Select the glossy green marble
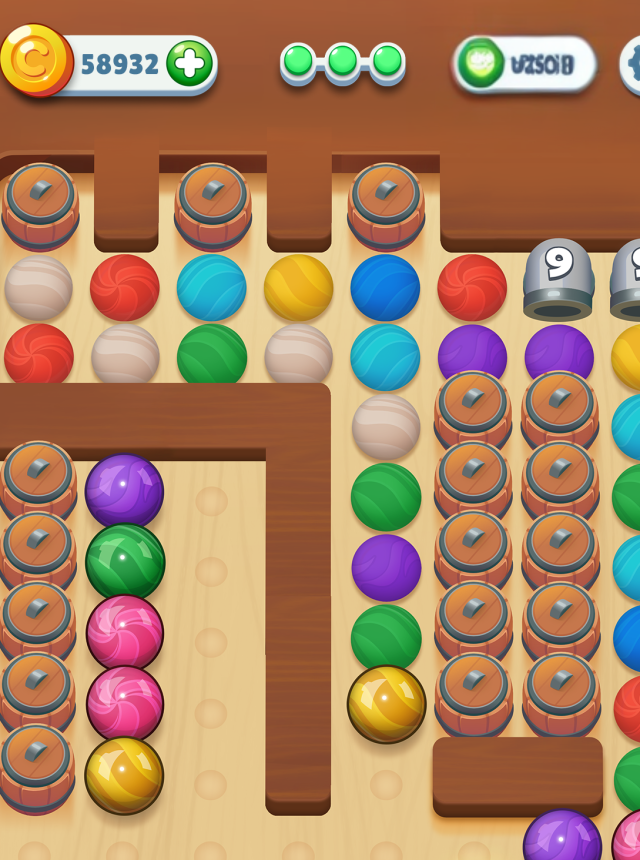Image resolution: width=640 pixels, height=860 pixels. tap(125, 562)
